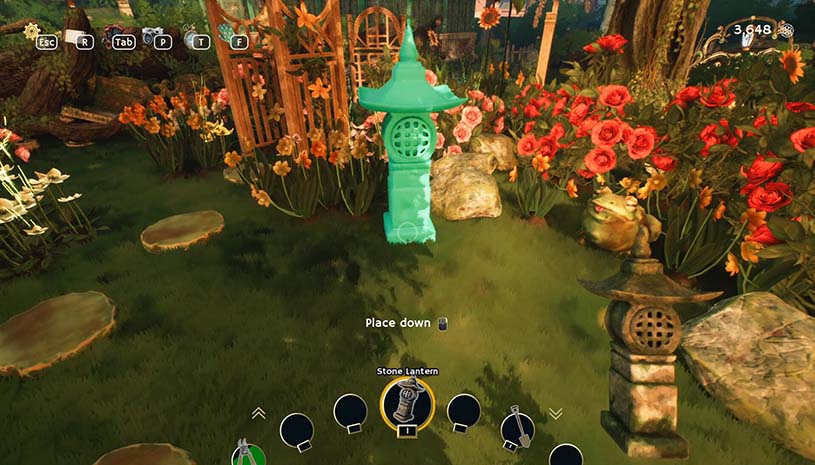Cycle hotbar down with the double down chevron
This screenshot has height=465, width=815.
pos(556,413)
